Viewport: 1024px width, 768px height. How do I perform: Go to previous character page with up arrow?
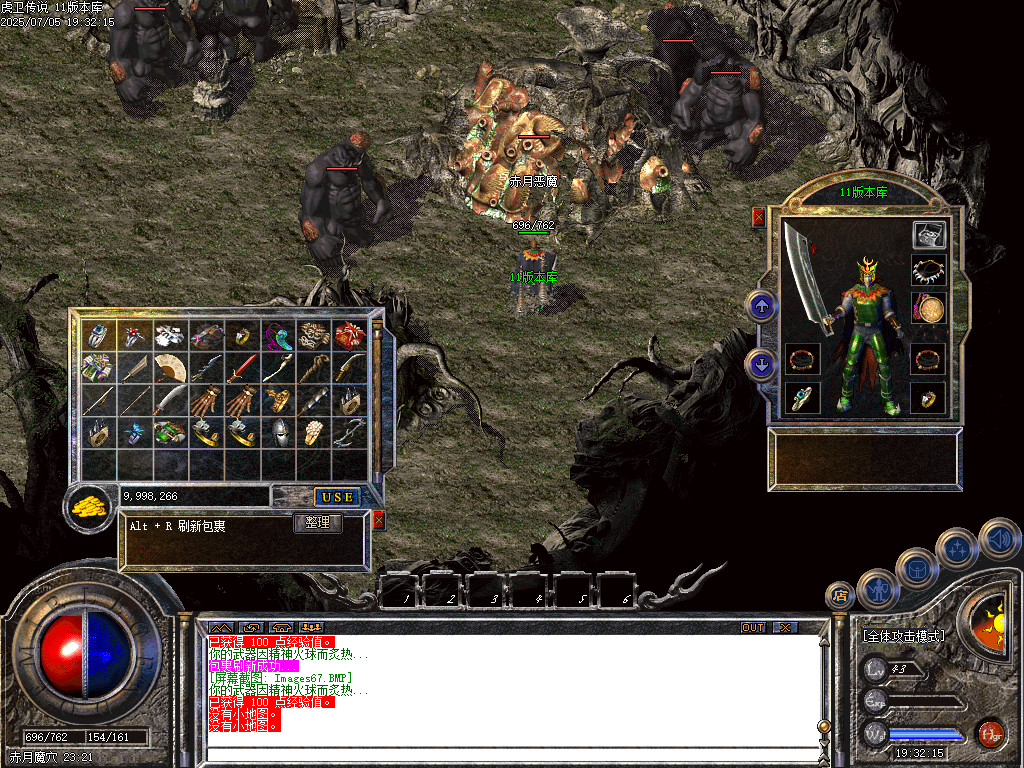[x=762, y=307]
